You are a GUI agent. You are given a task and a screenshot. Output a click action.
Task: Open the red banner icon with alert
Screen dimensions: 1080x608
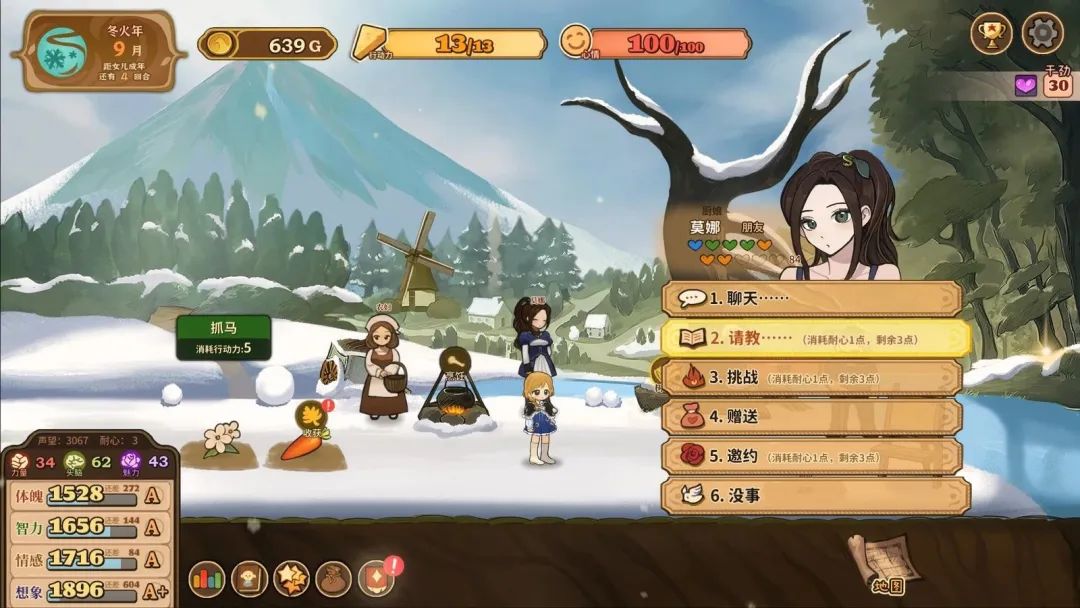pos(376,578)
